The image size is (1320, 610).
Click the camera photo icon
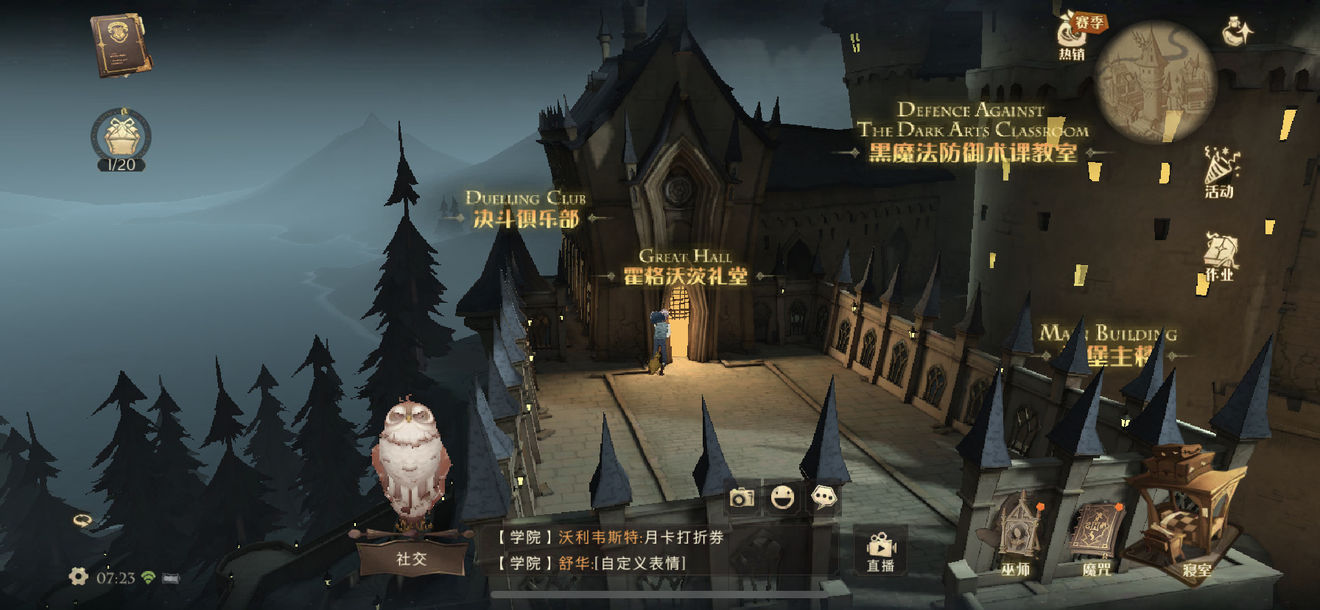(x=741, y=497)
